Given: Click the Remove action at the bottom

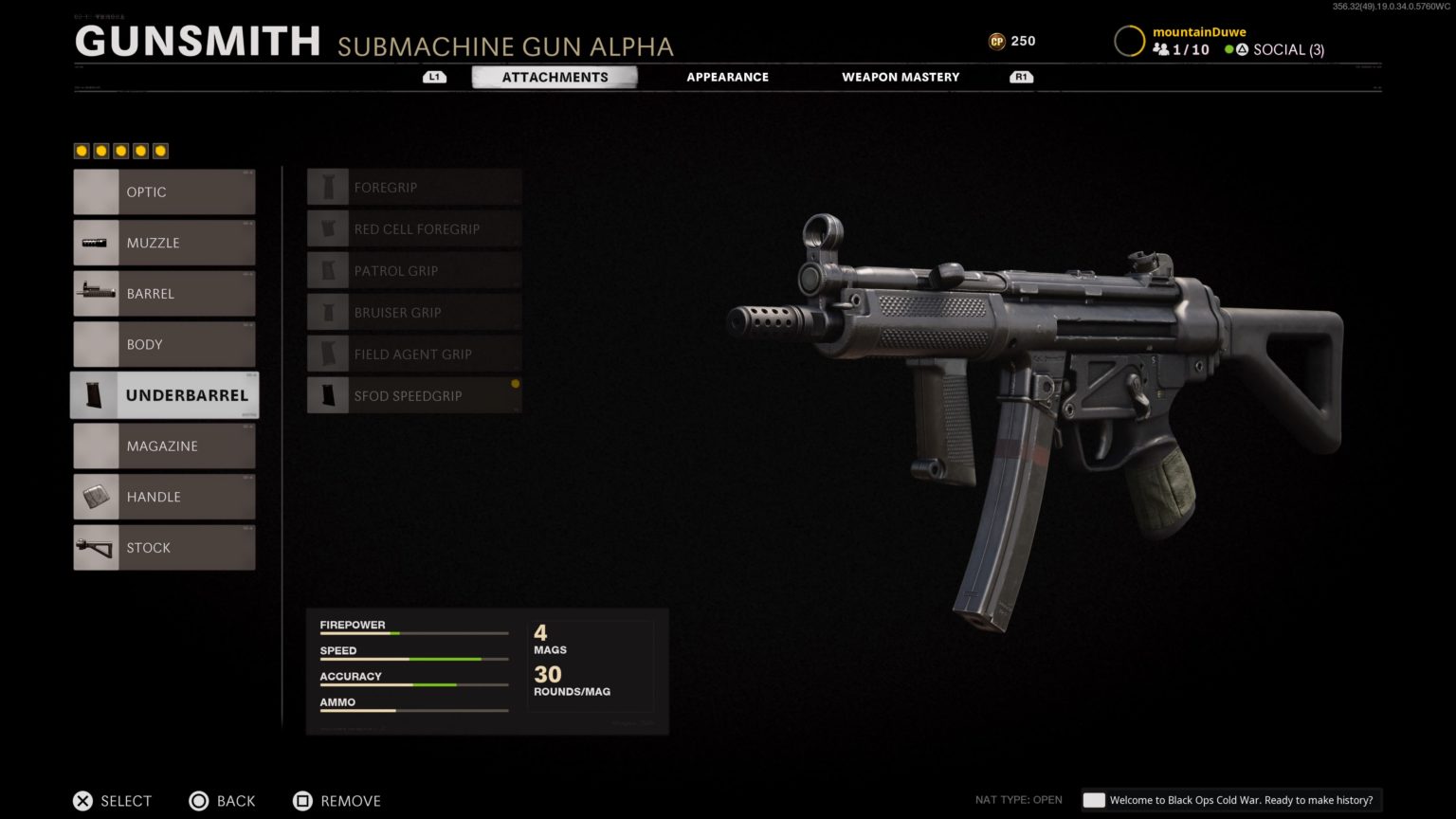Looking at the screenshot, I should (337, 801).
